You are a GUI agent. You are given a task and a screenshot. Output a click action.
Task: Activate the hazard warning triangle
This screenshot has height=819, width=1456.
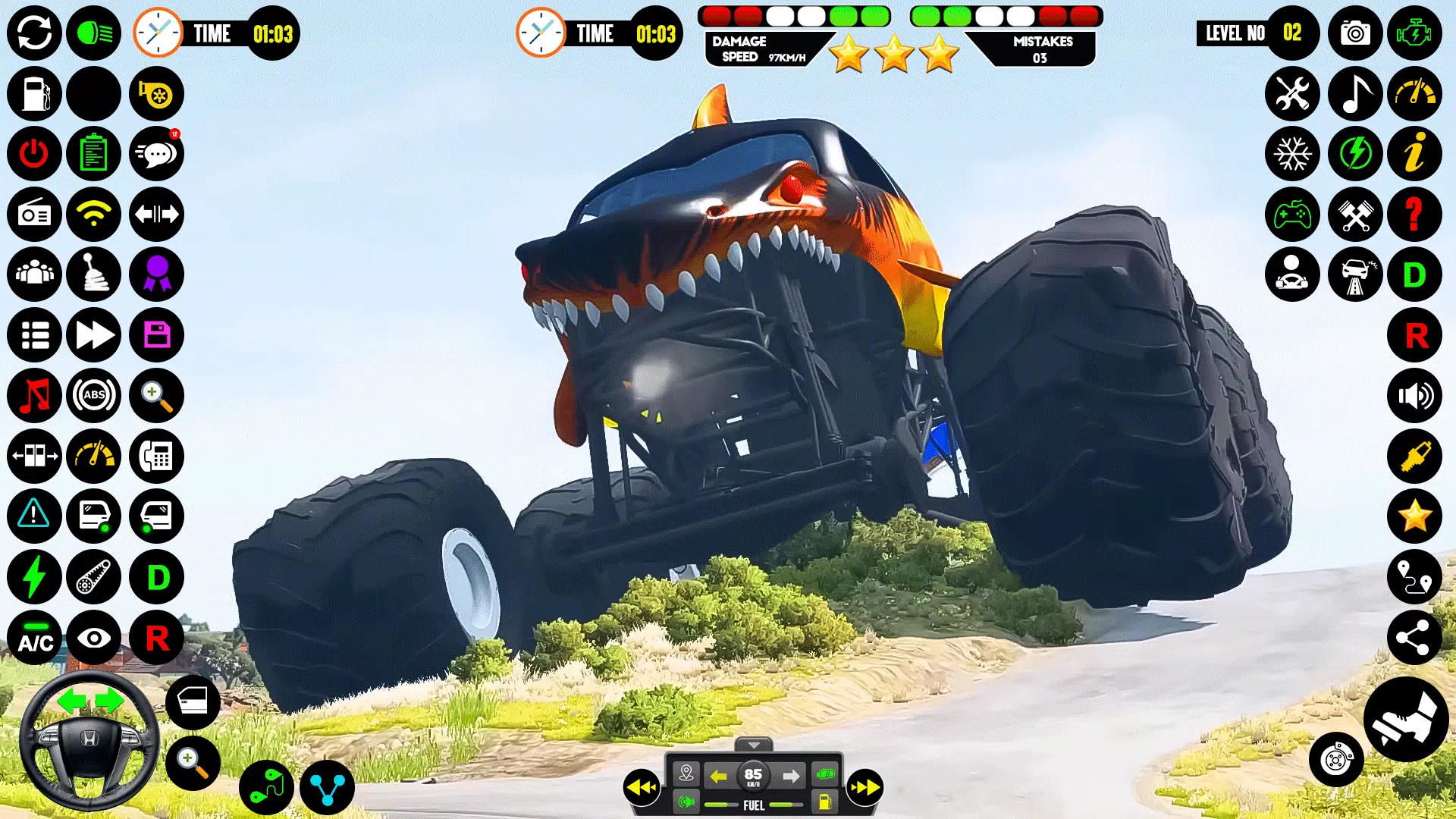click(x=34, y=516)
